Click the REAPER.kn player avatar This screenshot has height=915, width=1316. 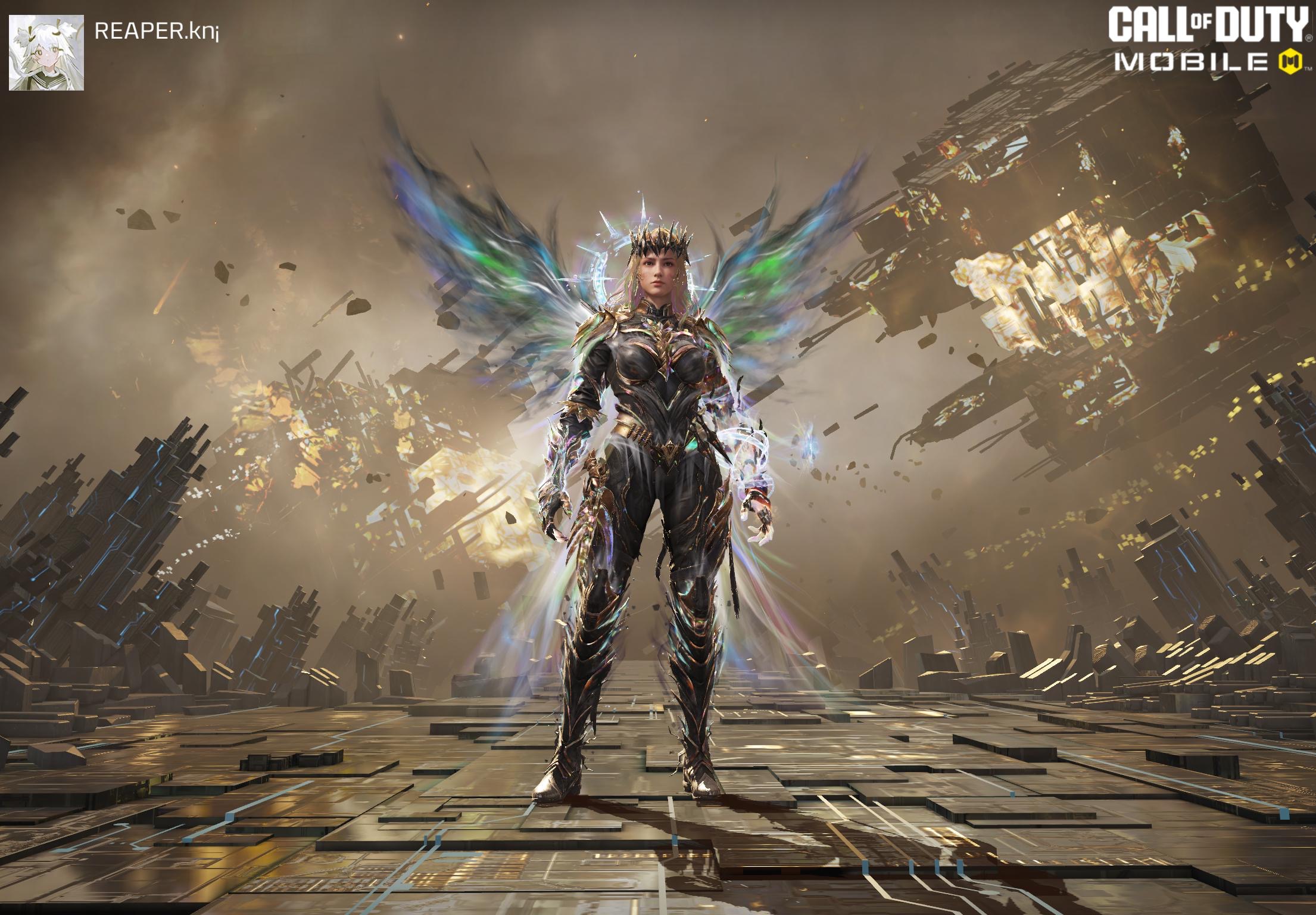click(46, 53)
